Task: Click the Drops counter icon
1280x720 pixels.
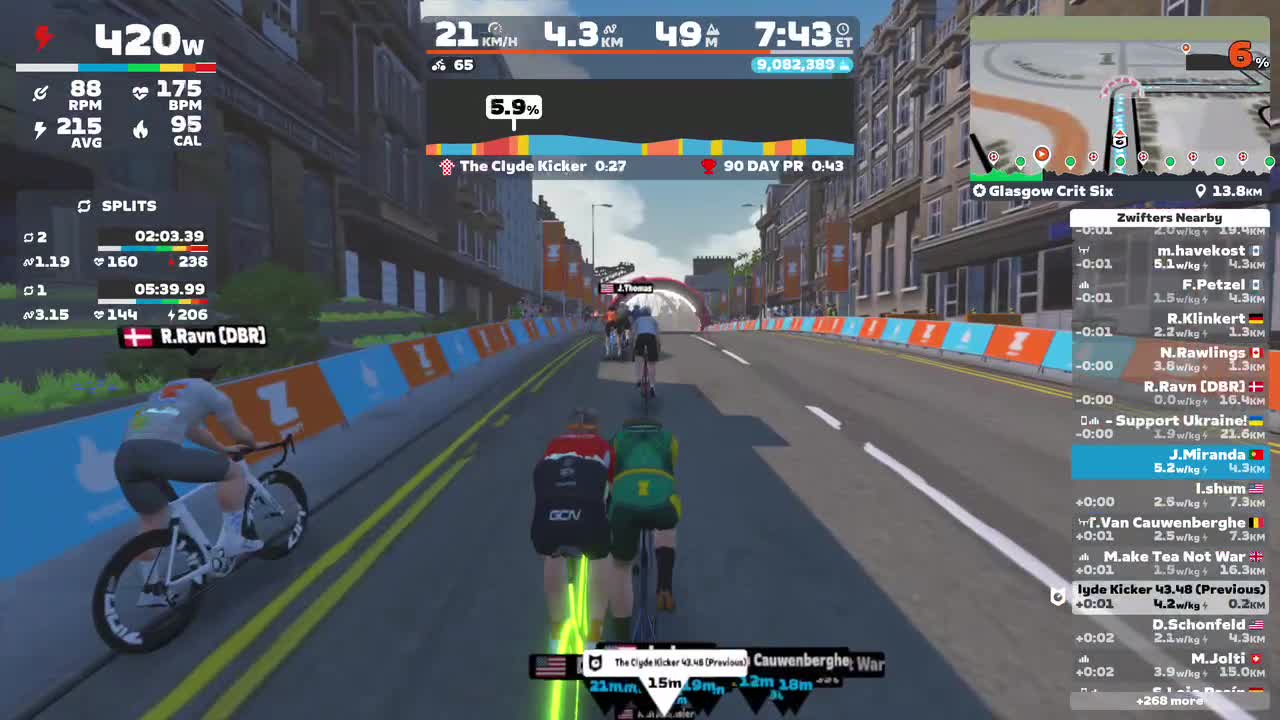Action: tap(845, 64)
